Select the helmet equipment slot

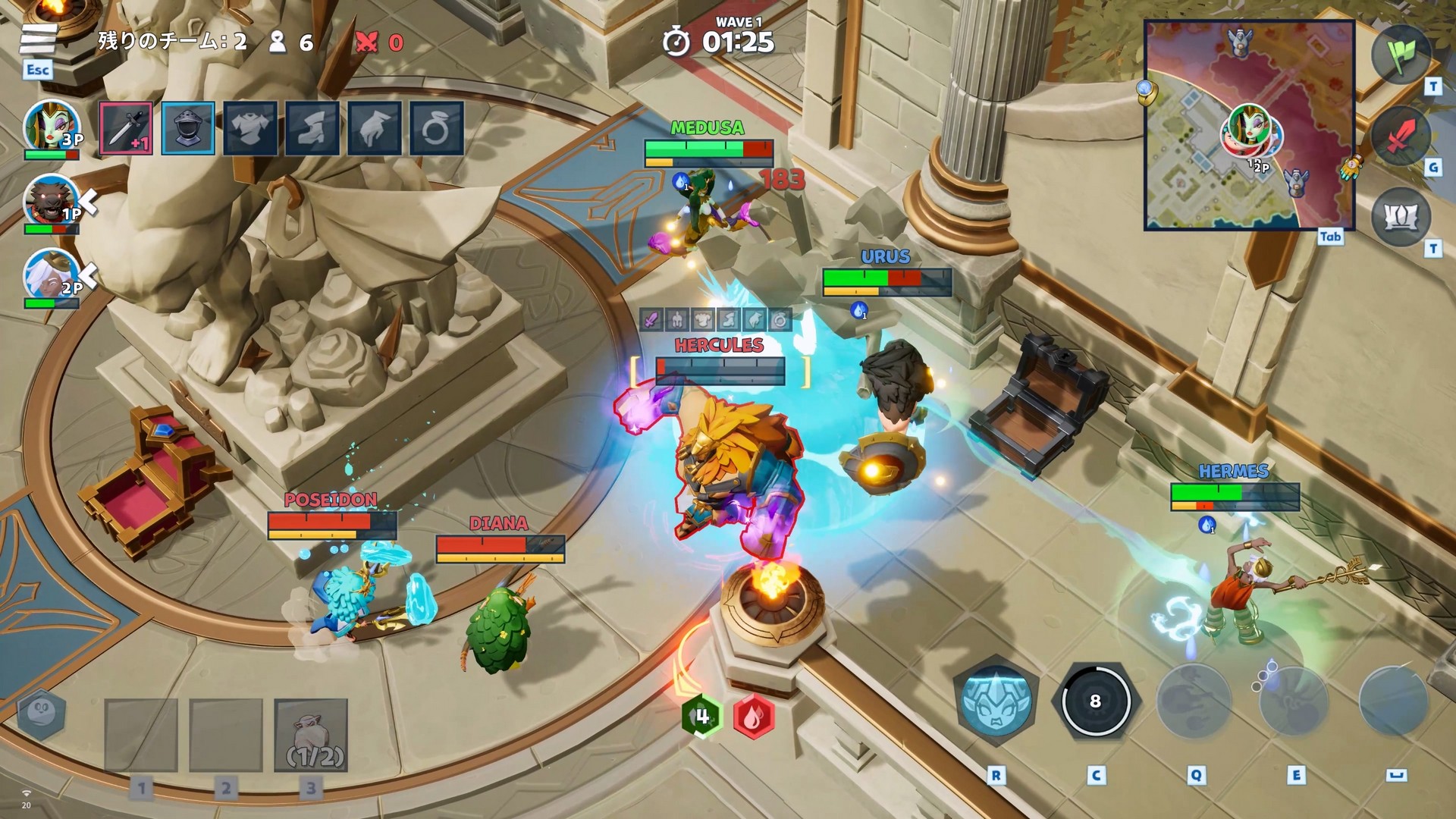188,128
